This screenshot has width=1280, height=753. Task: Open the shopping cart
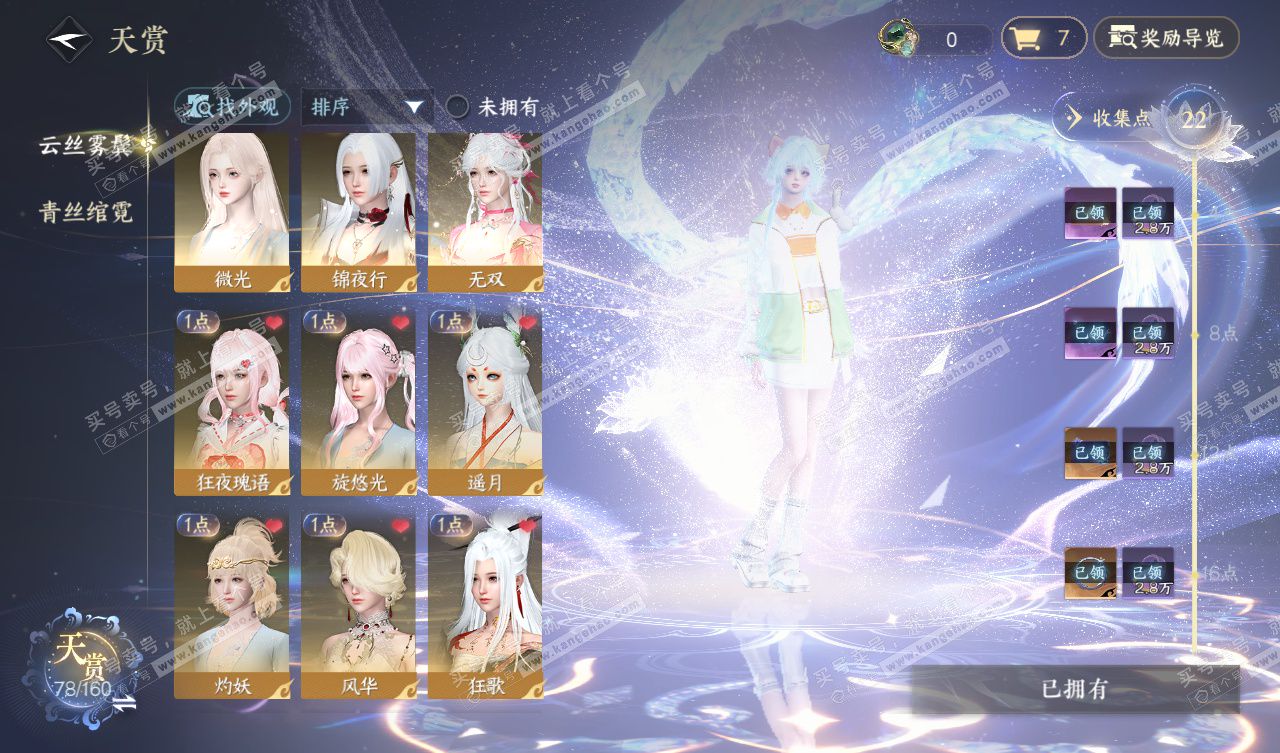click(1043, 39)
